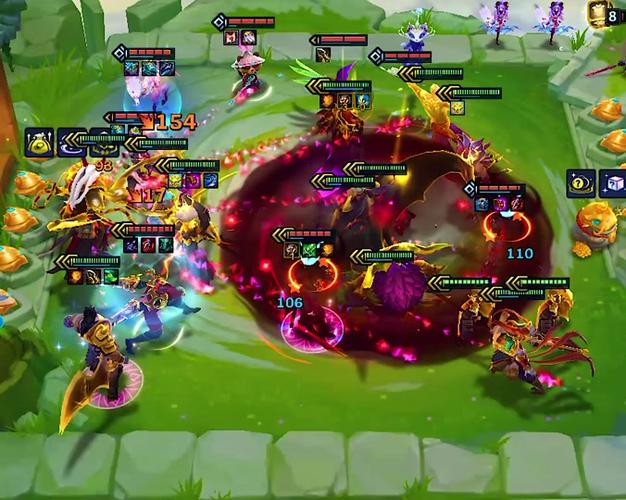Image resolution: width=626 pixels, height=500 pixels.
Task: Inspect the question mark emblem augment icon
Action: pyautogui.click(x=581, y=183)
